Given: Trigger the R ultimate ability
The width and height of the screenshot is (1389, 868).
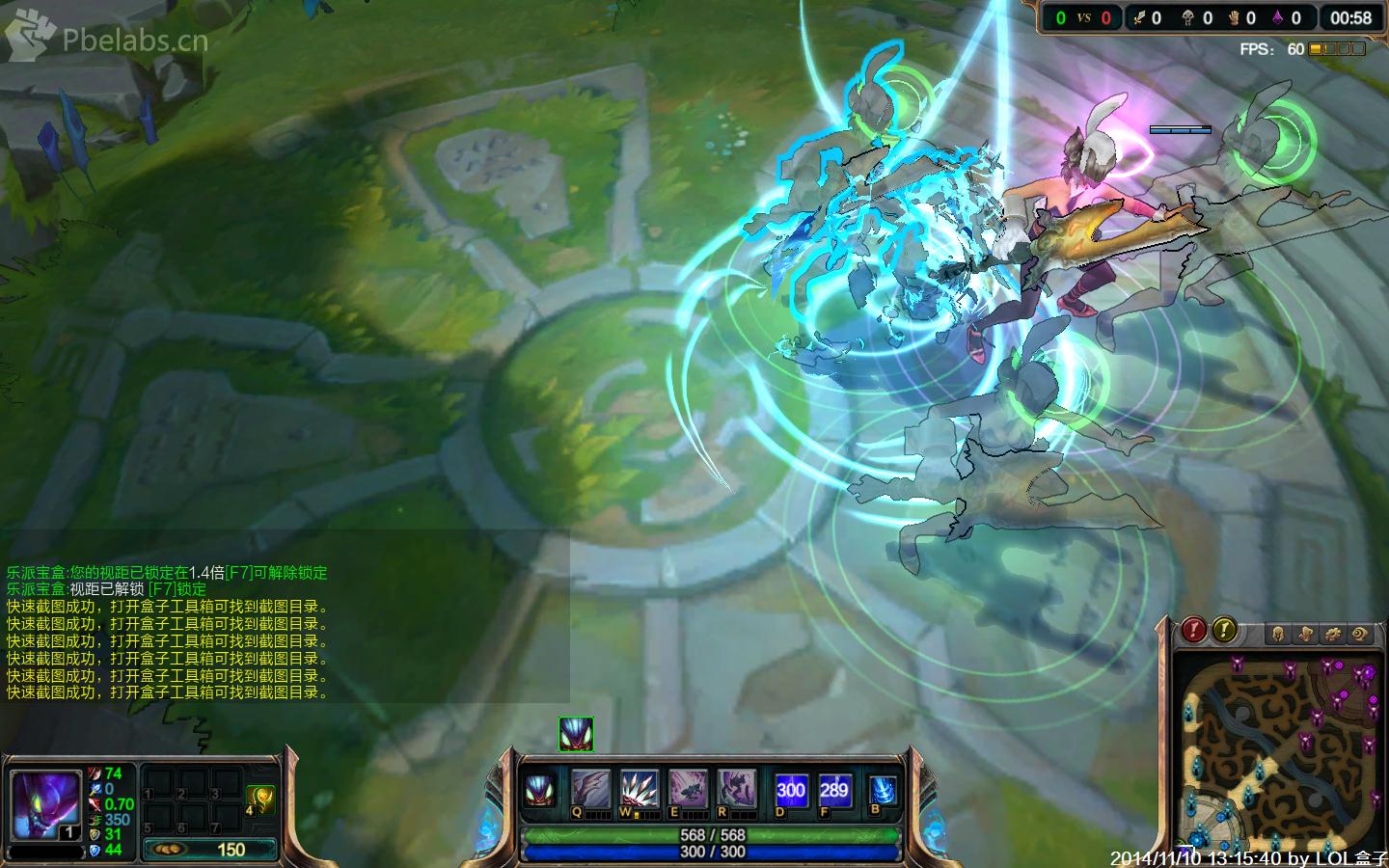Looking at the screenshot, I should pyautogui.click(x=737, y=789).
